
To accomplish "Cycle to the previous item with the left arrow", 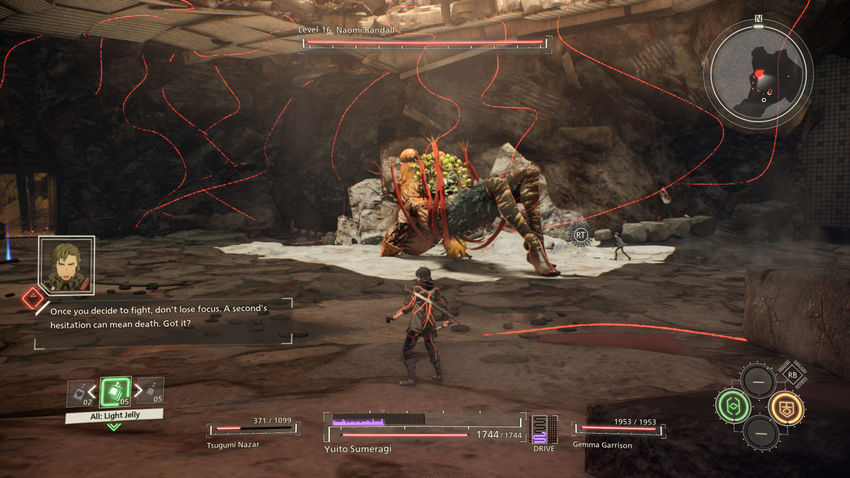I will tap(93, 392).
